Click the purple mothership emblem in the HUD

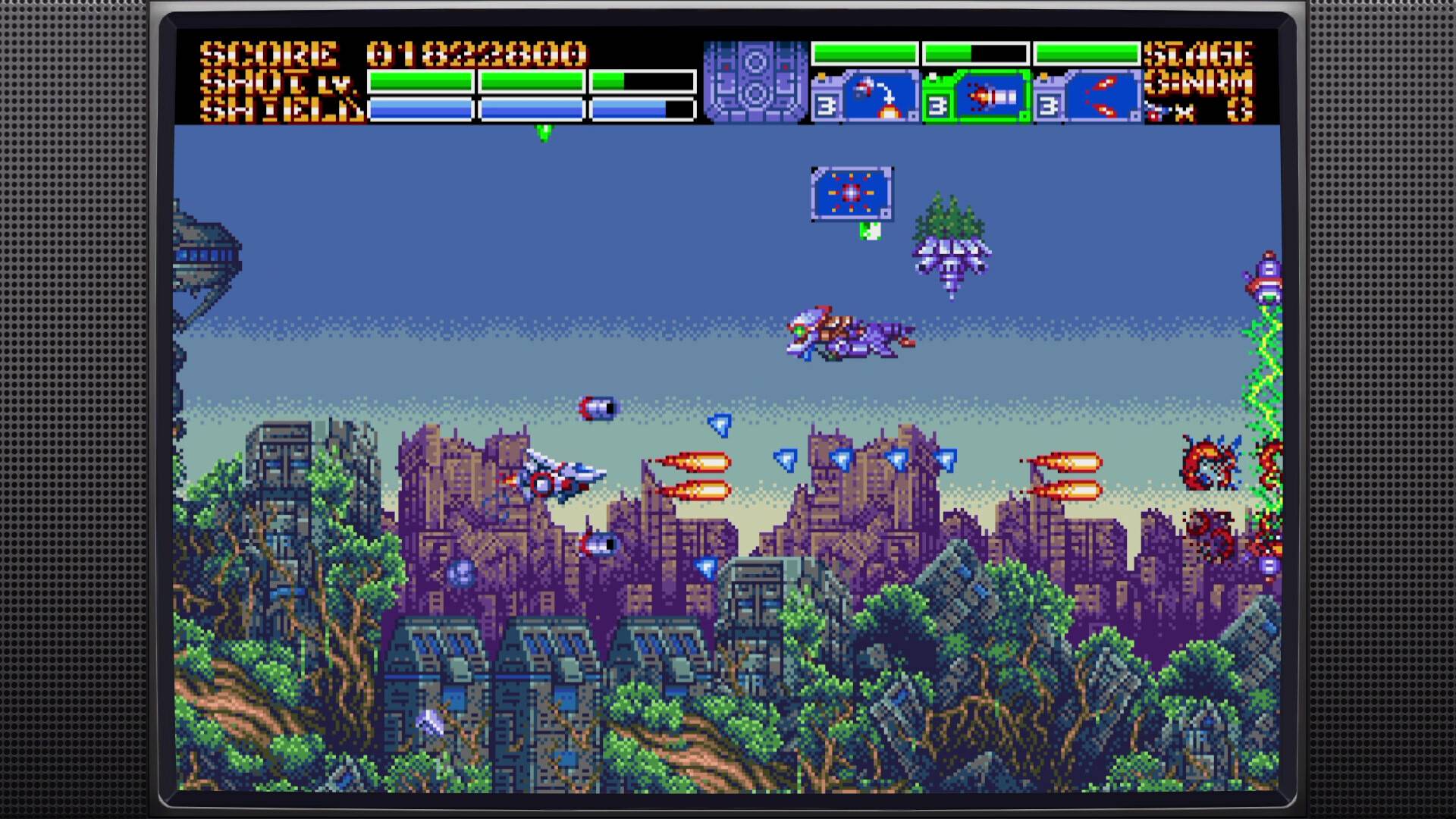(757, 80)
